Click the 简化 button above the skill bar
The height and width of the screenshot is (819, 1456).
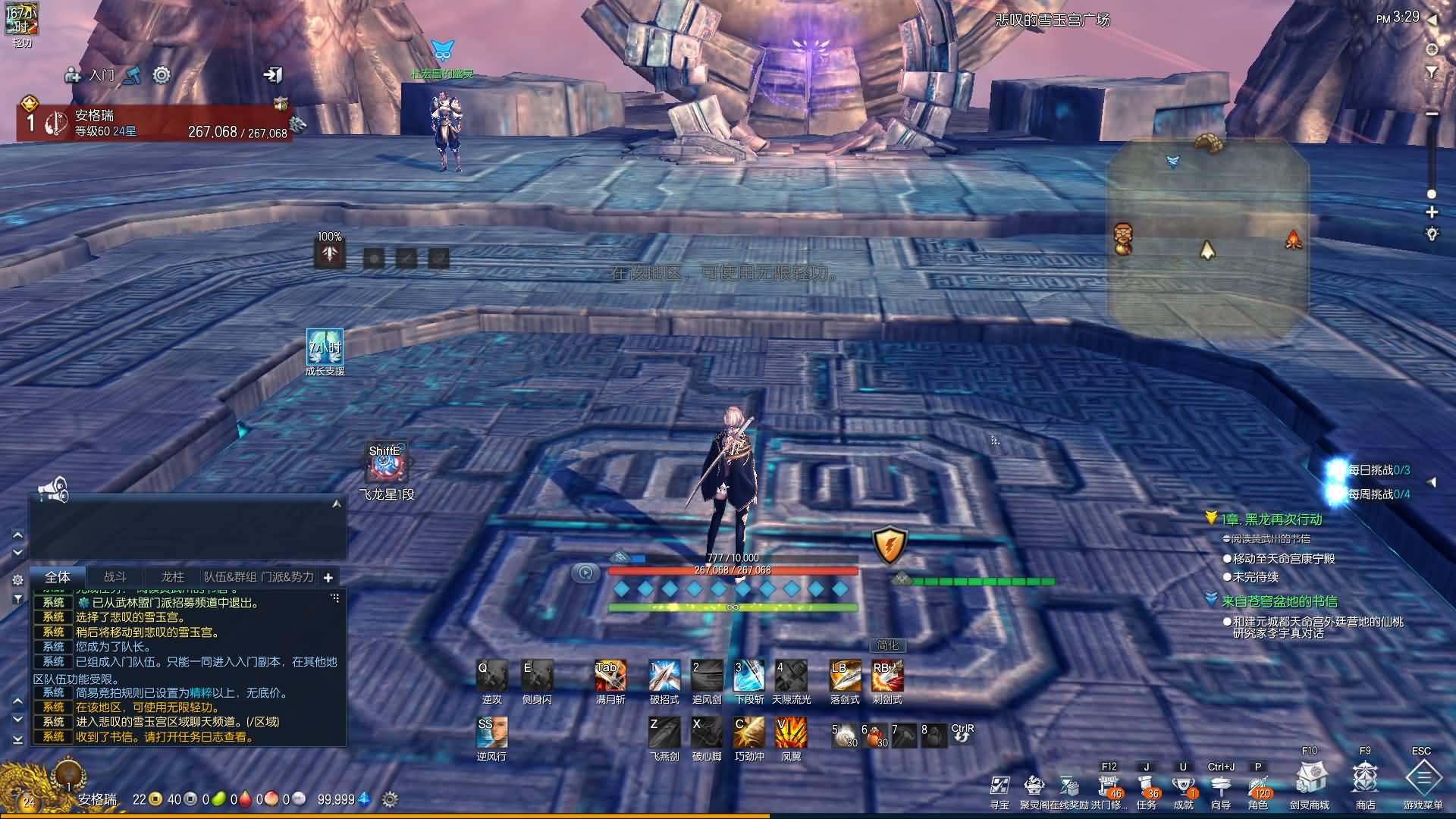(887, 645)
